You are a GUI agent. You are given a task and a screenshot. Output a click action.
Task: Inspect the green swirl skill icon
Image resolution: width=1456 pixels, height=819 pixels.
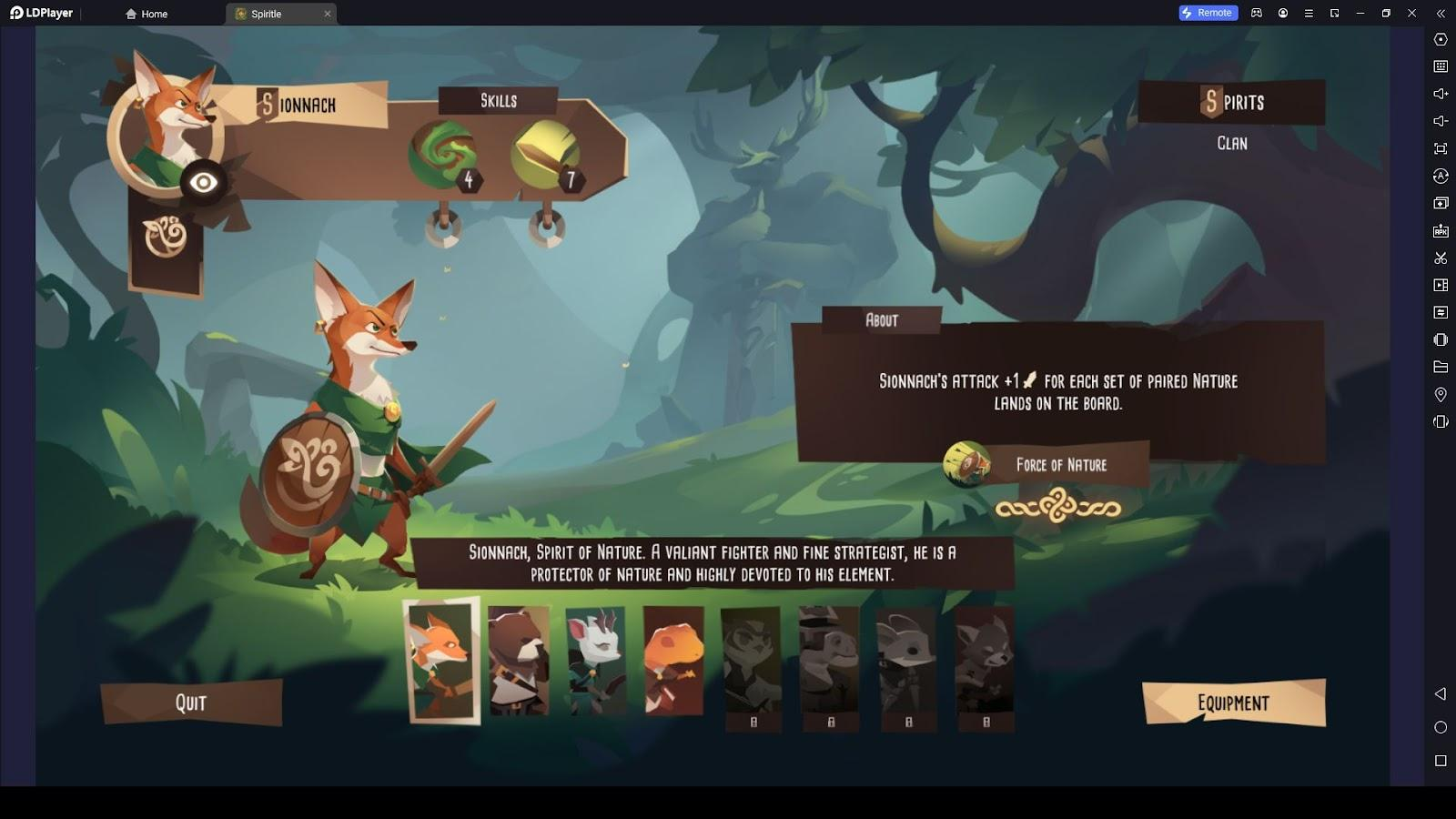point(443,155)
